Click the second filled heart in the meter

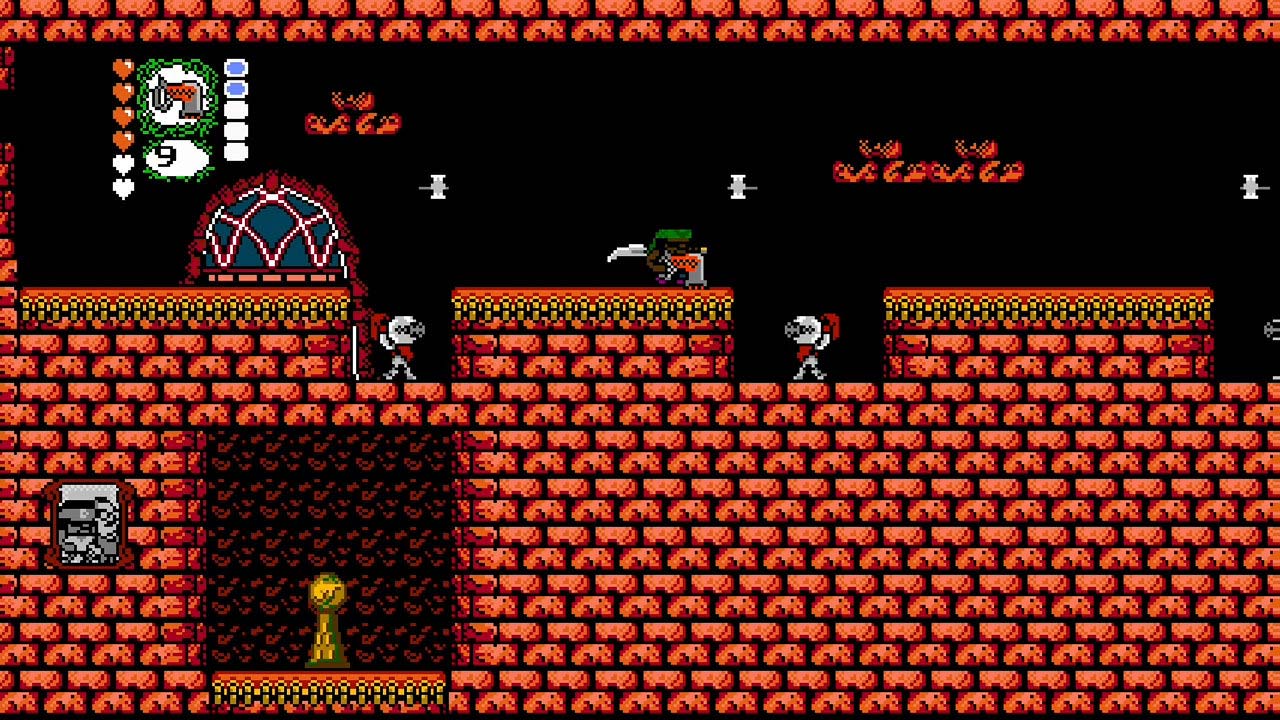(x=123, y=90)
